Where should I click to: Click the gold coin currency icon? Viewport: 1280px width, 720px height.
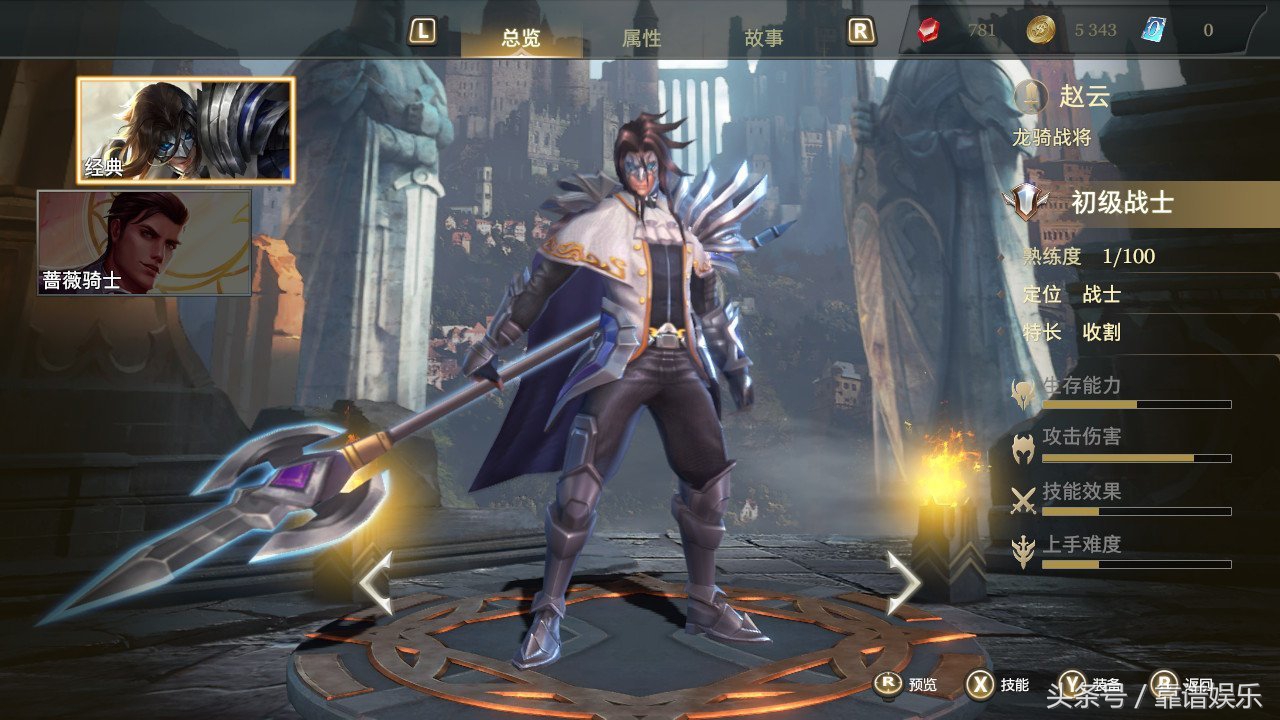click(1040, 30)
